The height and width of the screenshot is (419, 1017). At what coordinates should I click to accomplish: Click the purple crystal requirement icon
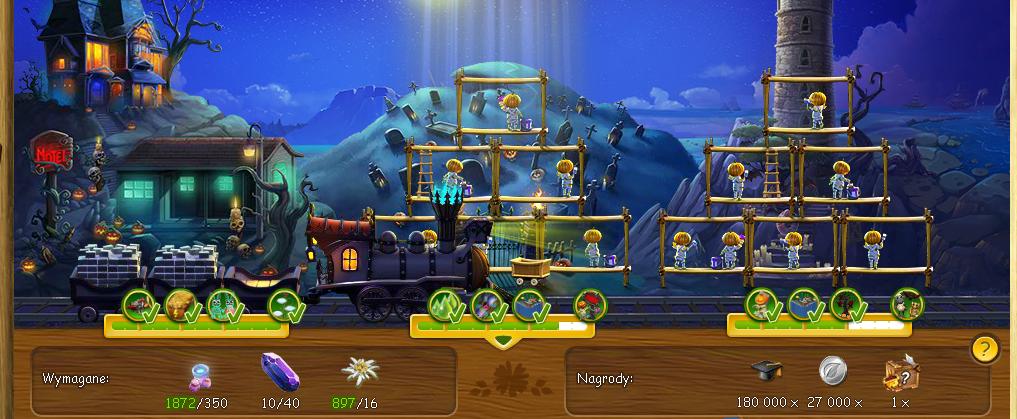point(278,371)
